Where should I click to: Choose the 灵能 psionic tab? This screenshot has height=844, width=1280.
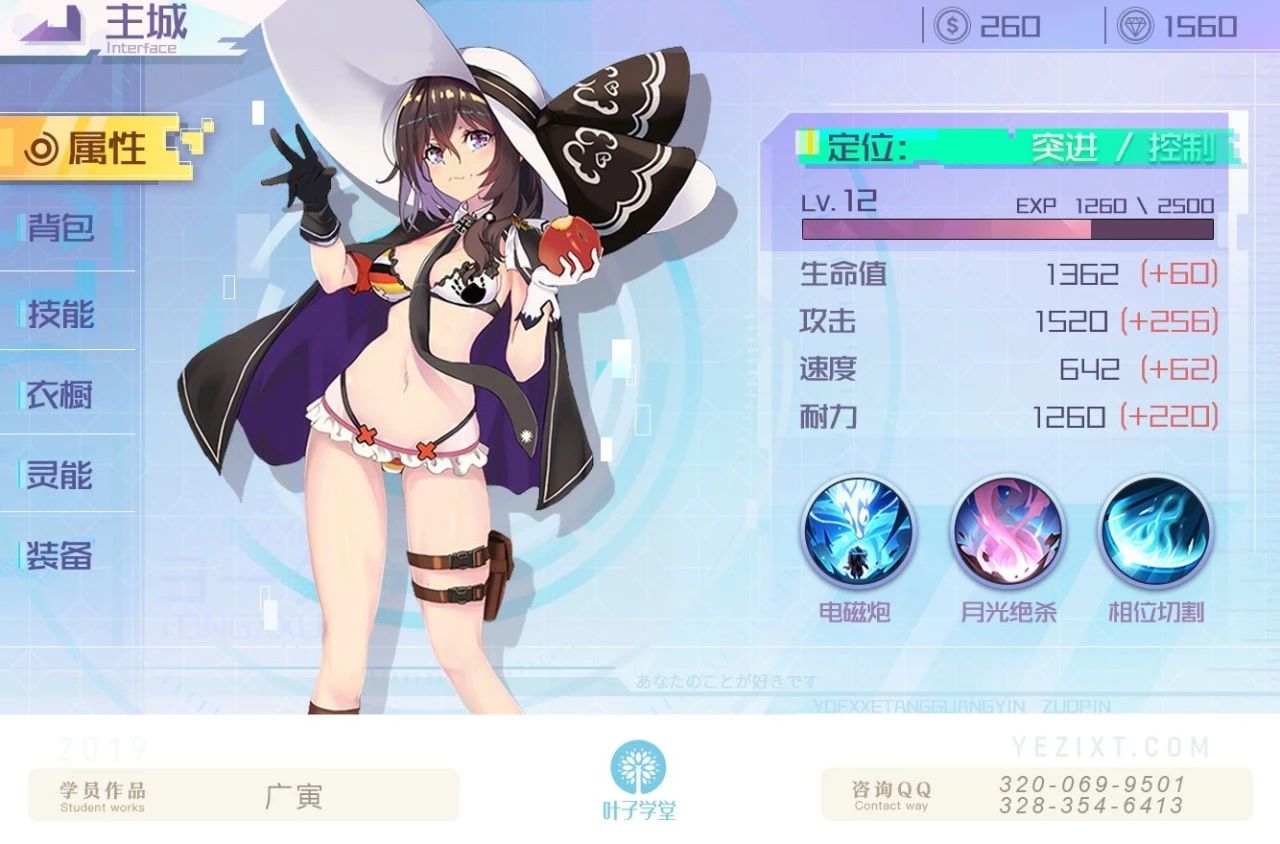point(60,475)
